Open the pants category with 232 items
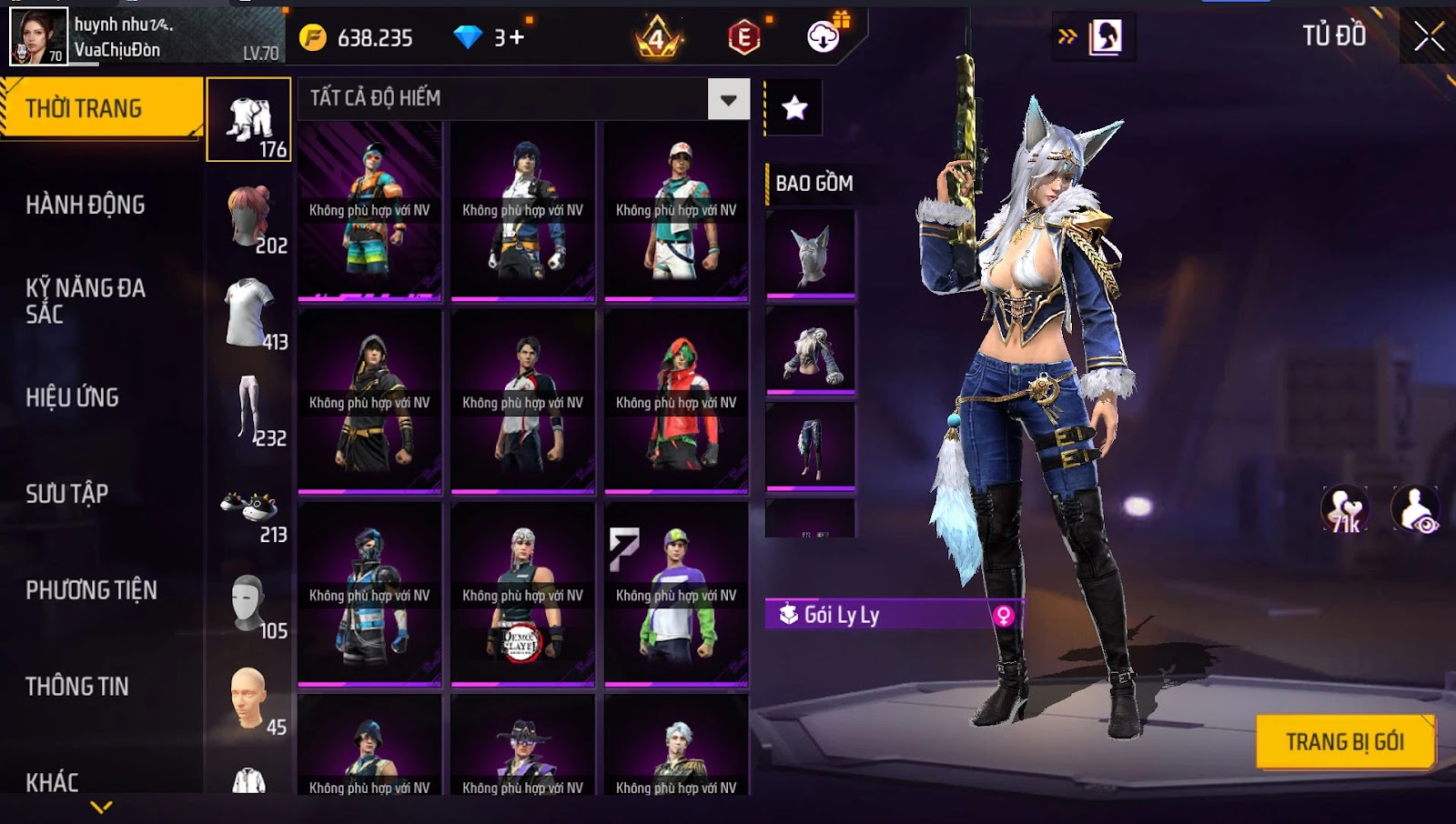1456x824 pixels. click(x=251, y=411)
